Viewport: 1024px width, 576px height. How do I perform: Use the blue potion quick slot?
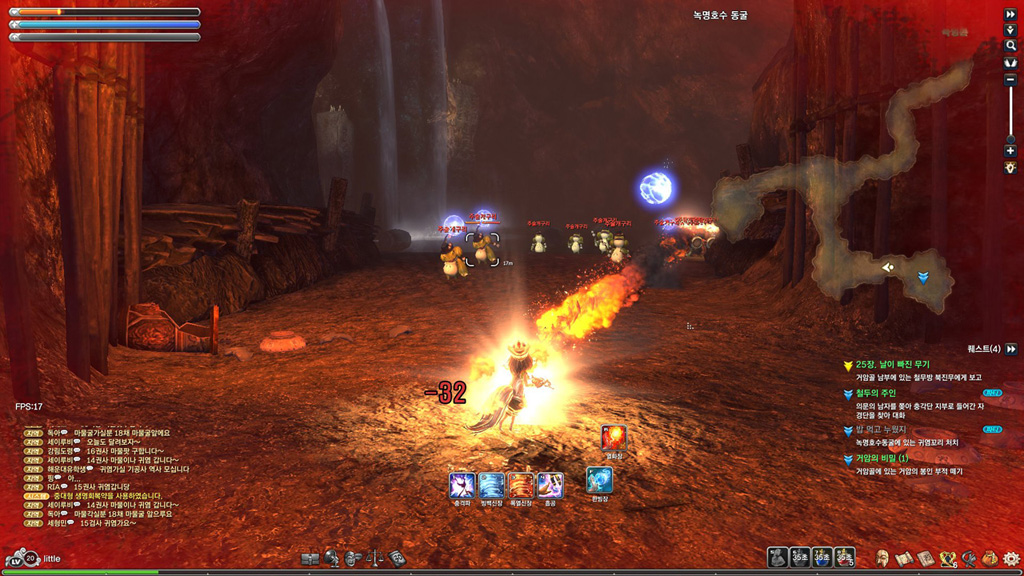pyautogui.click(x=821, y=557)
